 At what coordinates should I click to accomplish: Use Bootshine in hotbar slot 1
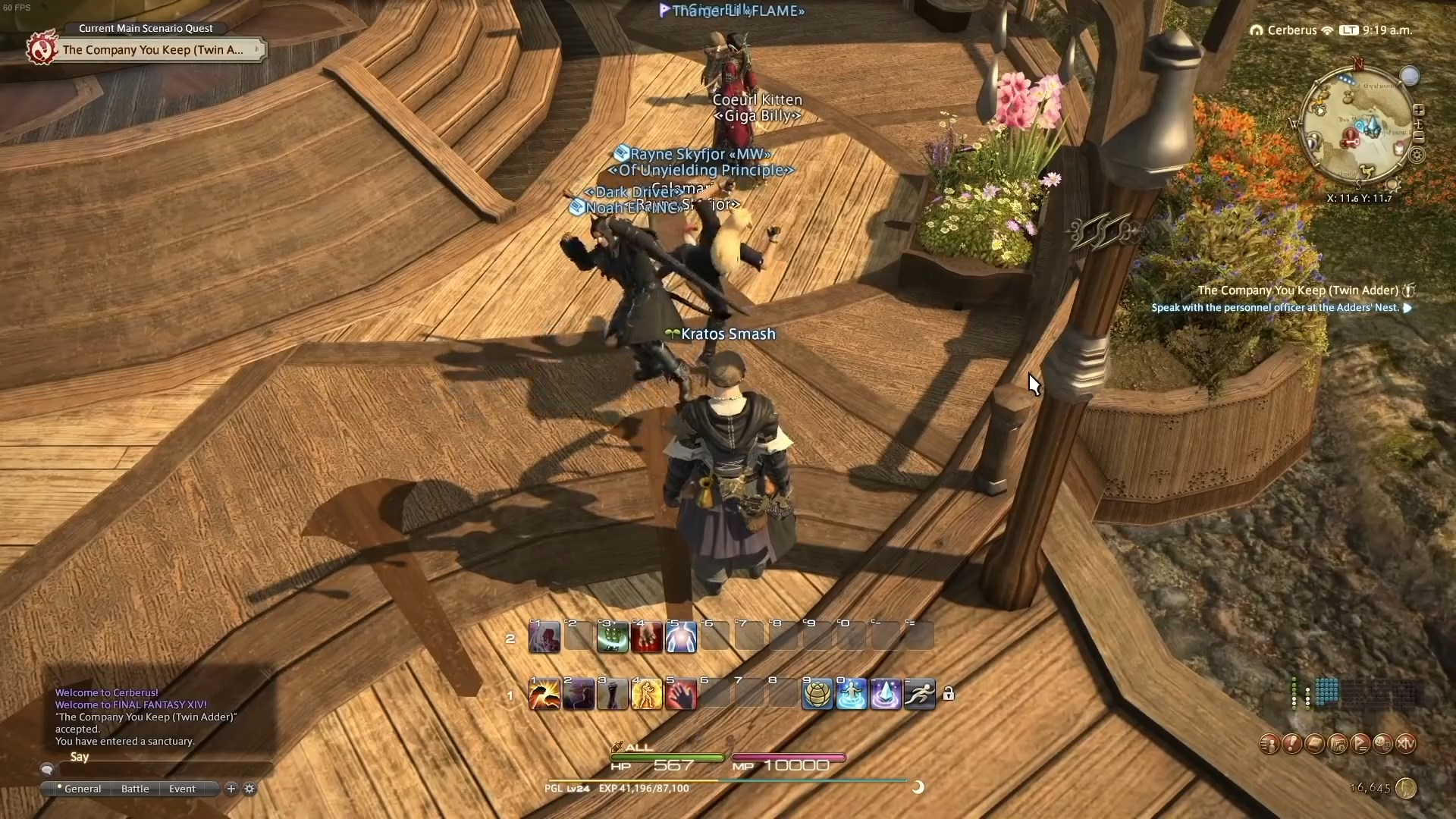click(x=544, y=694)
